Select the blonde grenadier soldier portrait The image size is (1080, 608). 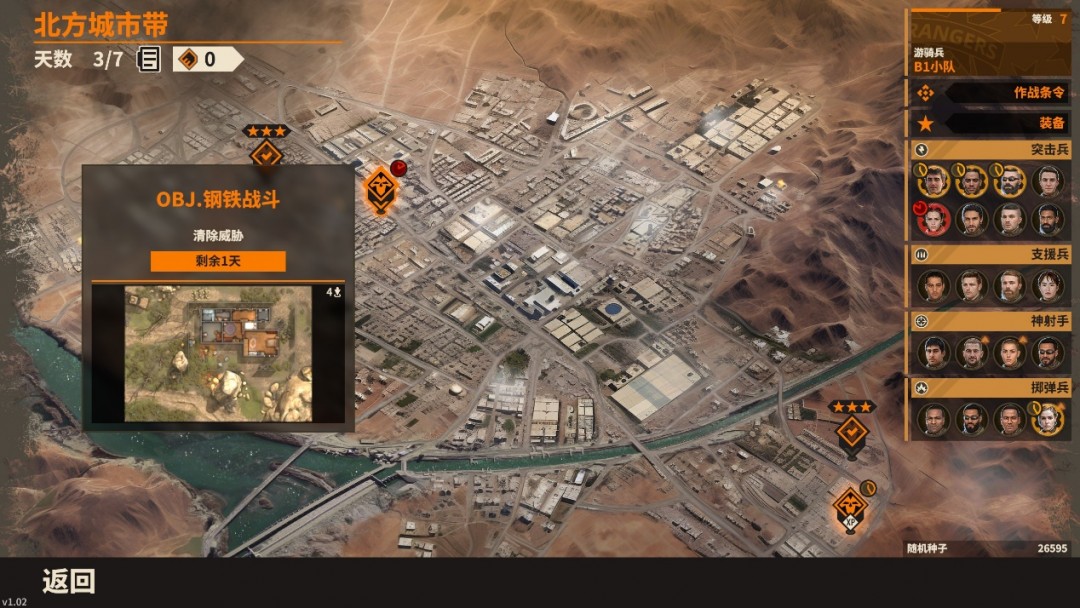[x=1048, y=420]
